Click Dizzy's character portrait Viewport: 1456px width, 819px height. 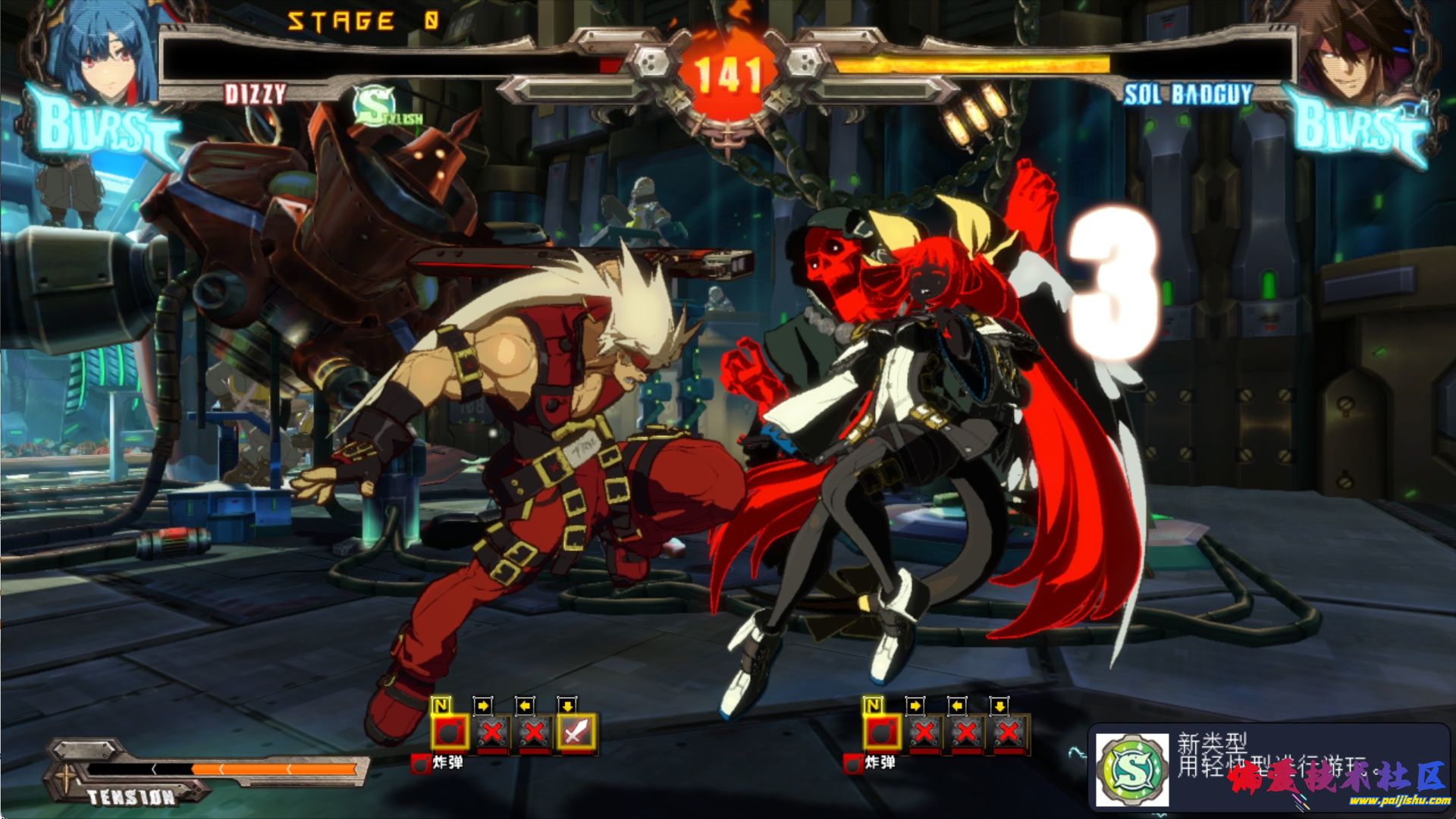(102, 52)
